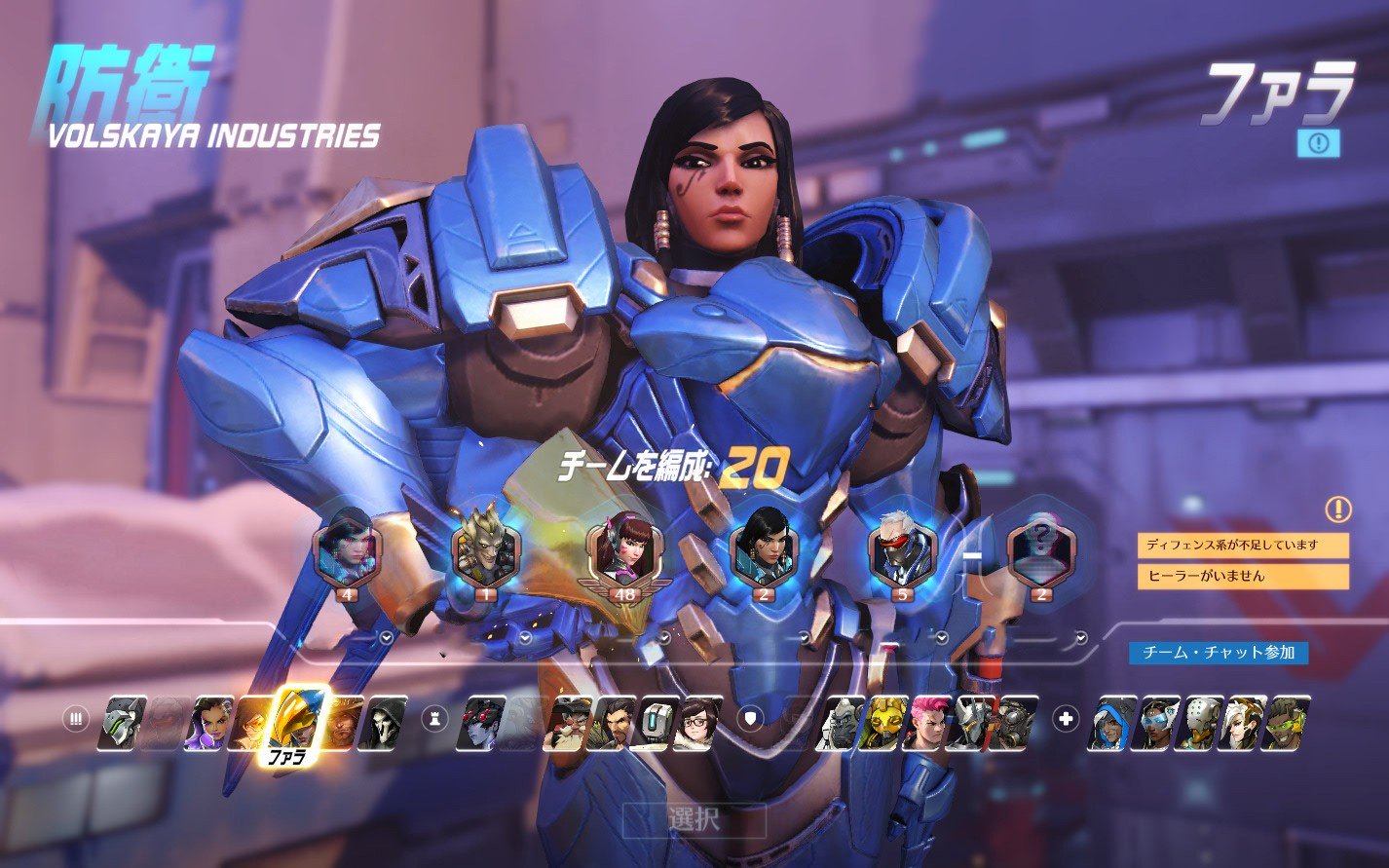Screen dimensions: 1389x868
Task: Confirm hero with the 選択 button
Action: click(694, 819)
